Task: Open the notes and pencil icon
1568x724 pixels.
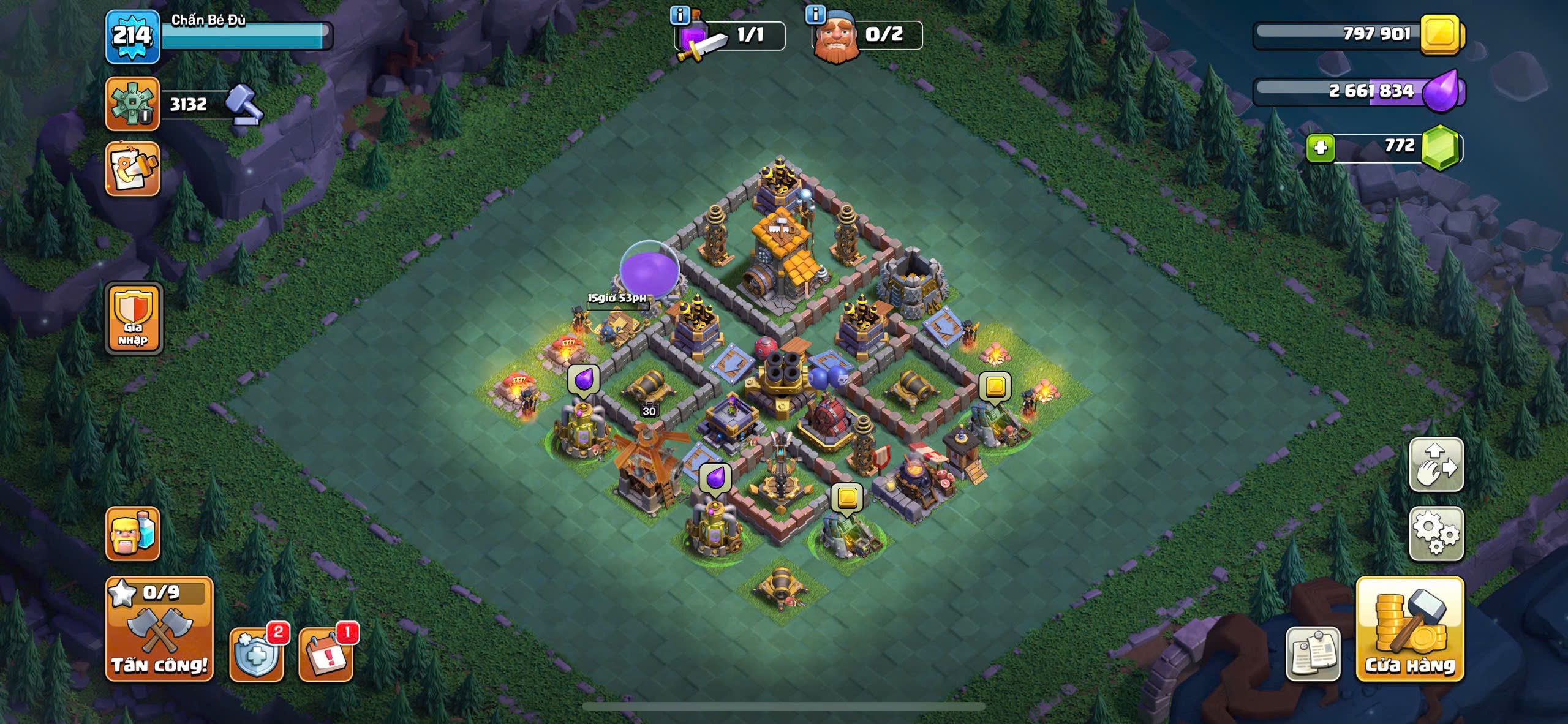Action: click(x=132, y=169)
